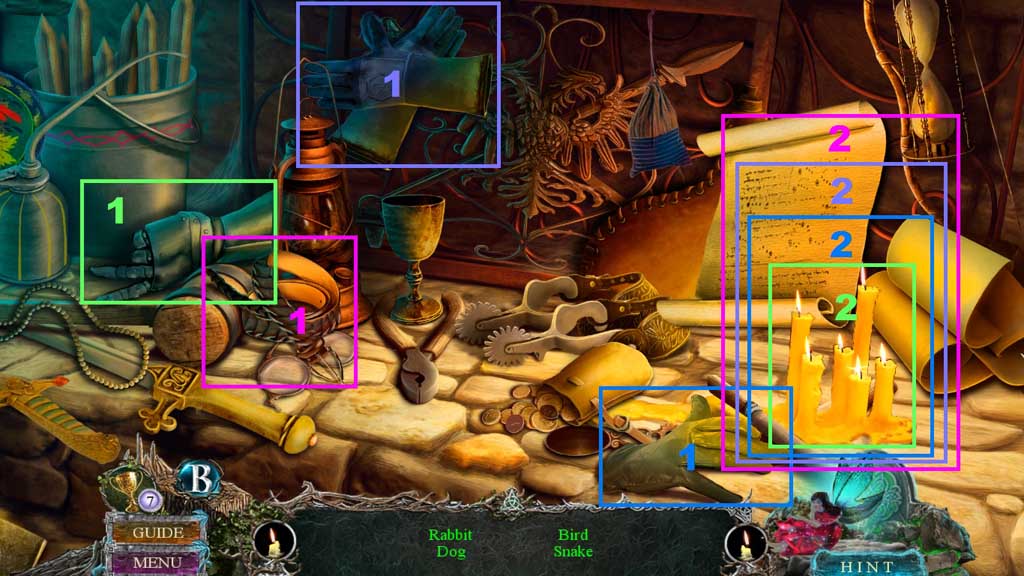Click the round B bonus icon
This screenshot has height=576, width=1024.
tap(198, 478)
